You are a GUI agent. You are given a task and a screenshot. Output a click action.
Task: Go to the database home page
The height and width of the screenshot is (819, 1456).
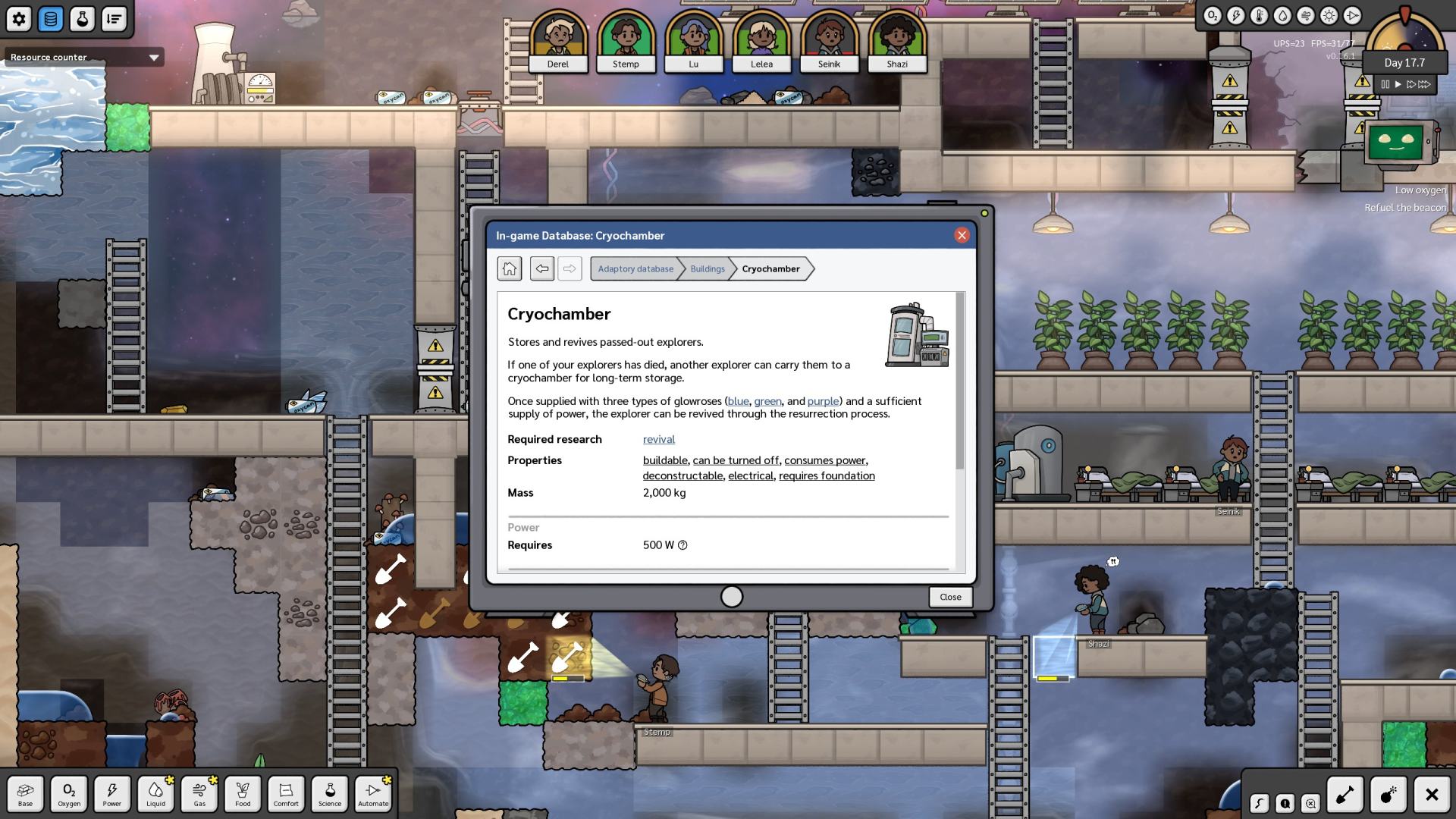(510, 268)
